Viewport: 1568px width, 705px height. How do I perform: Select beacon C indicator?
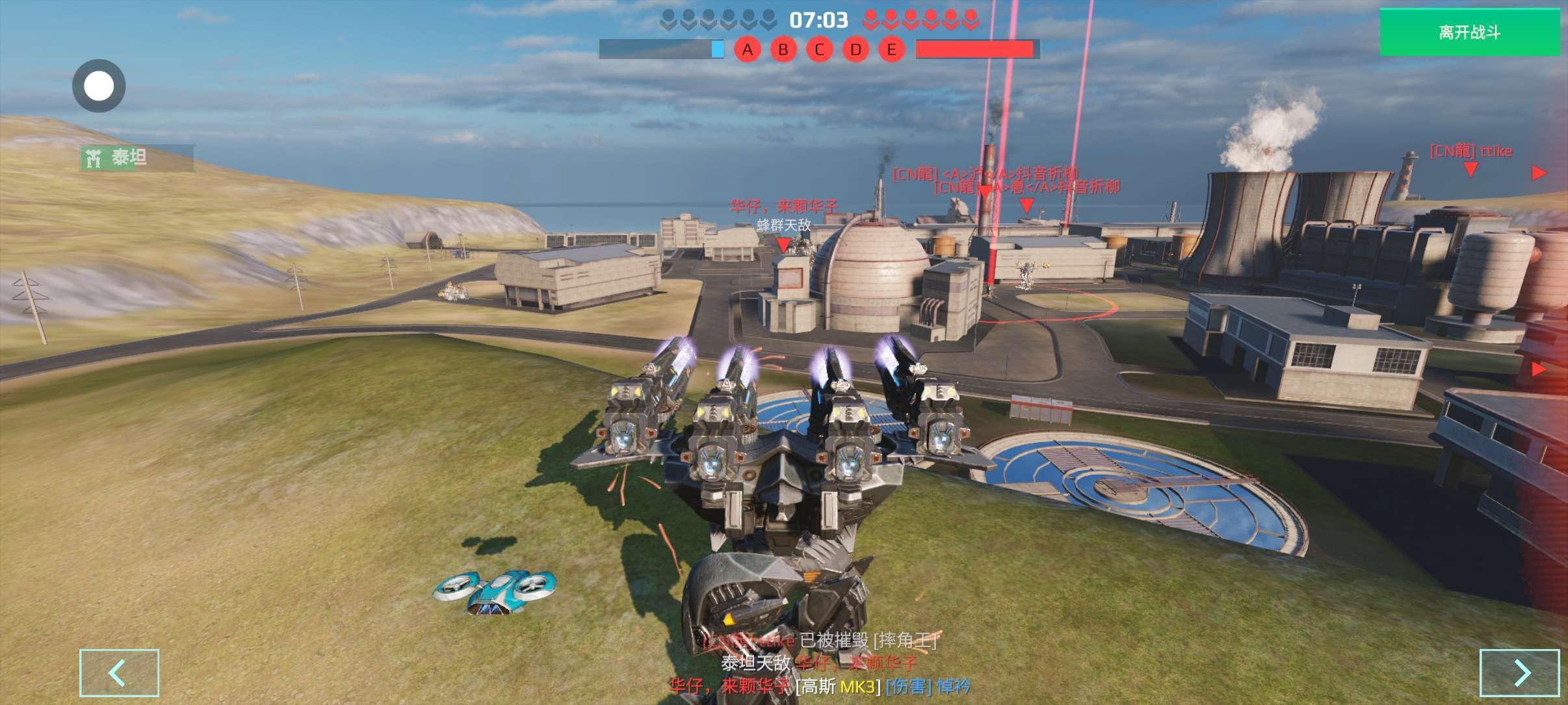(x=819, y=49)
